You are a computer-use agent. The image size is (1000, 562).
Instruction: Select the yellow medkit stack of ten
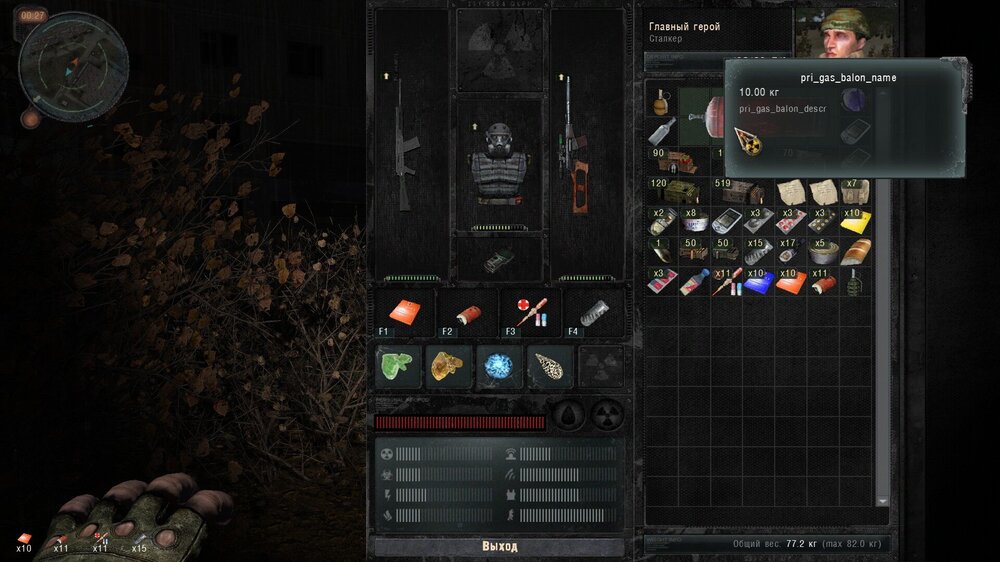click(855, 222)
